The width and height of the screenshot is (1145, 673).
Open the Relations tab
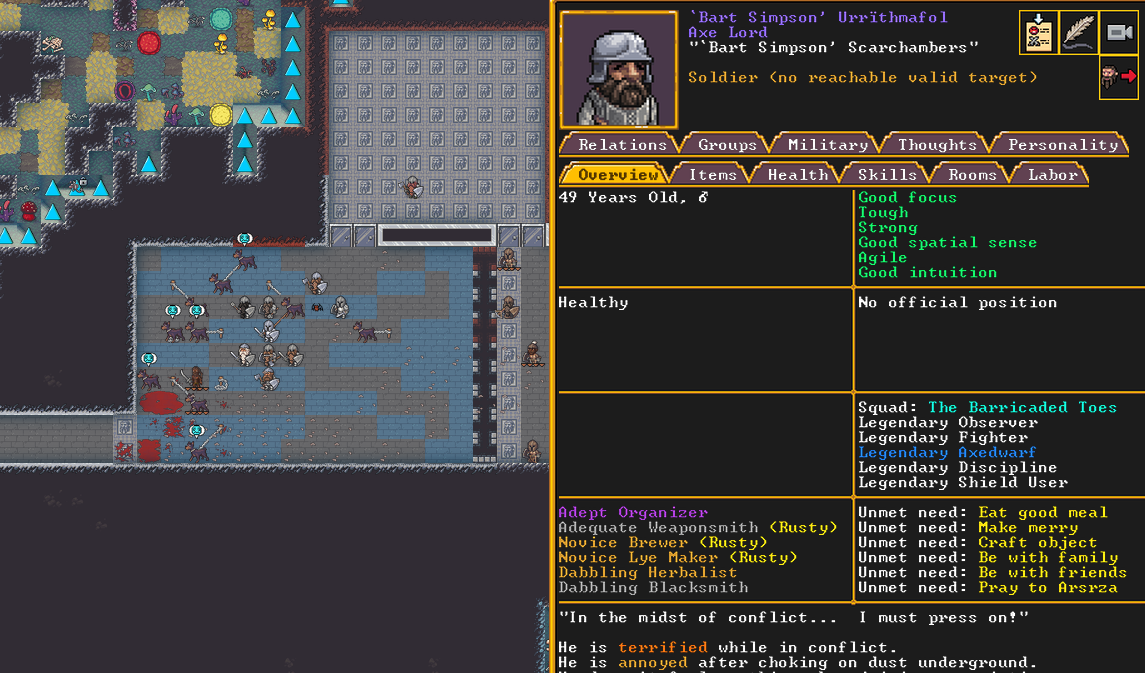622,145
